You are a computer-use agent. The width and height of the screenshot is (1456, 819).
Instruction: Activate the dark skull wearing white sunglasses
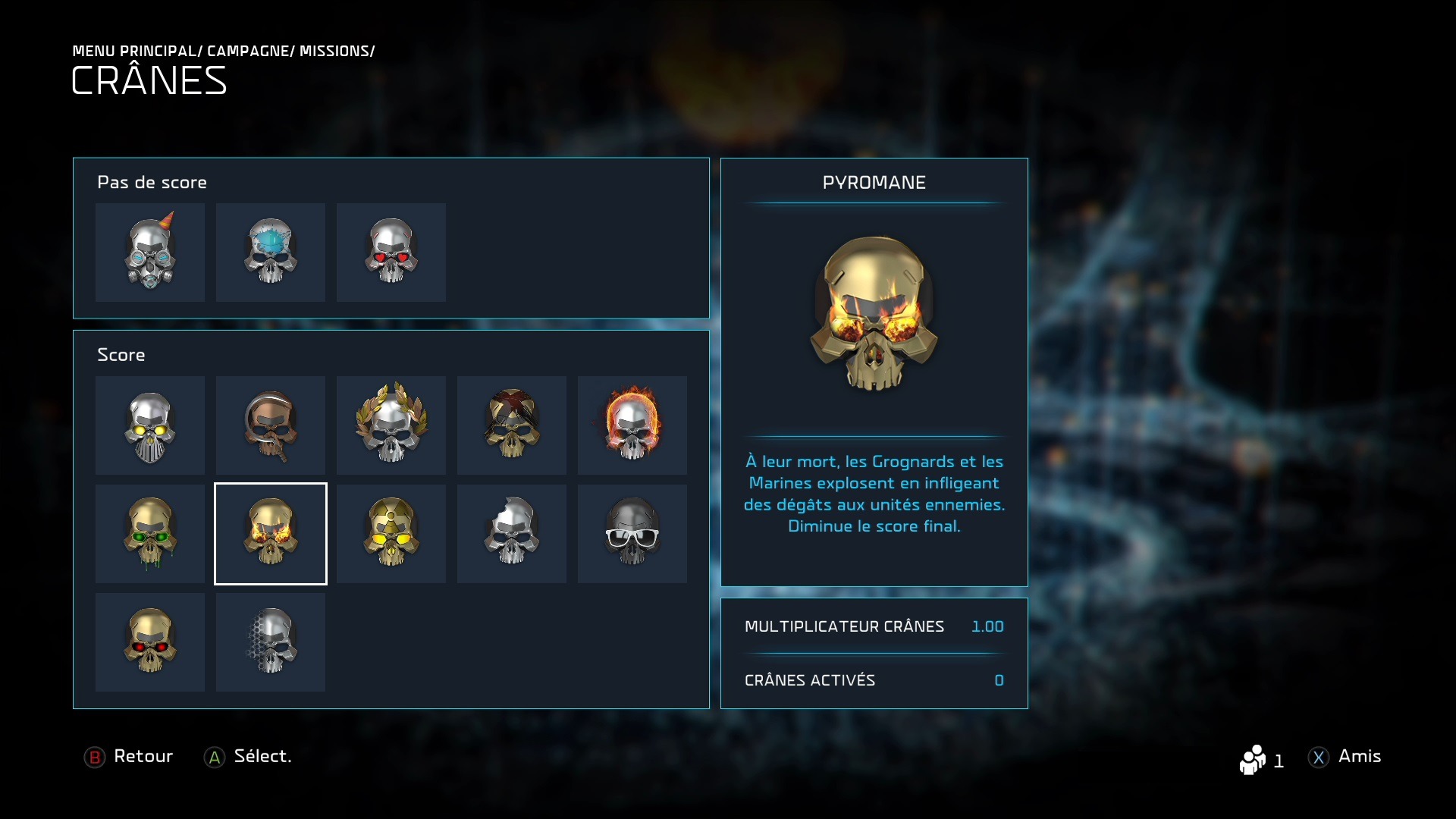632,534
